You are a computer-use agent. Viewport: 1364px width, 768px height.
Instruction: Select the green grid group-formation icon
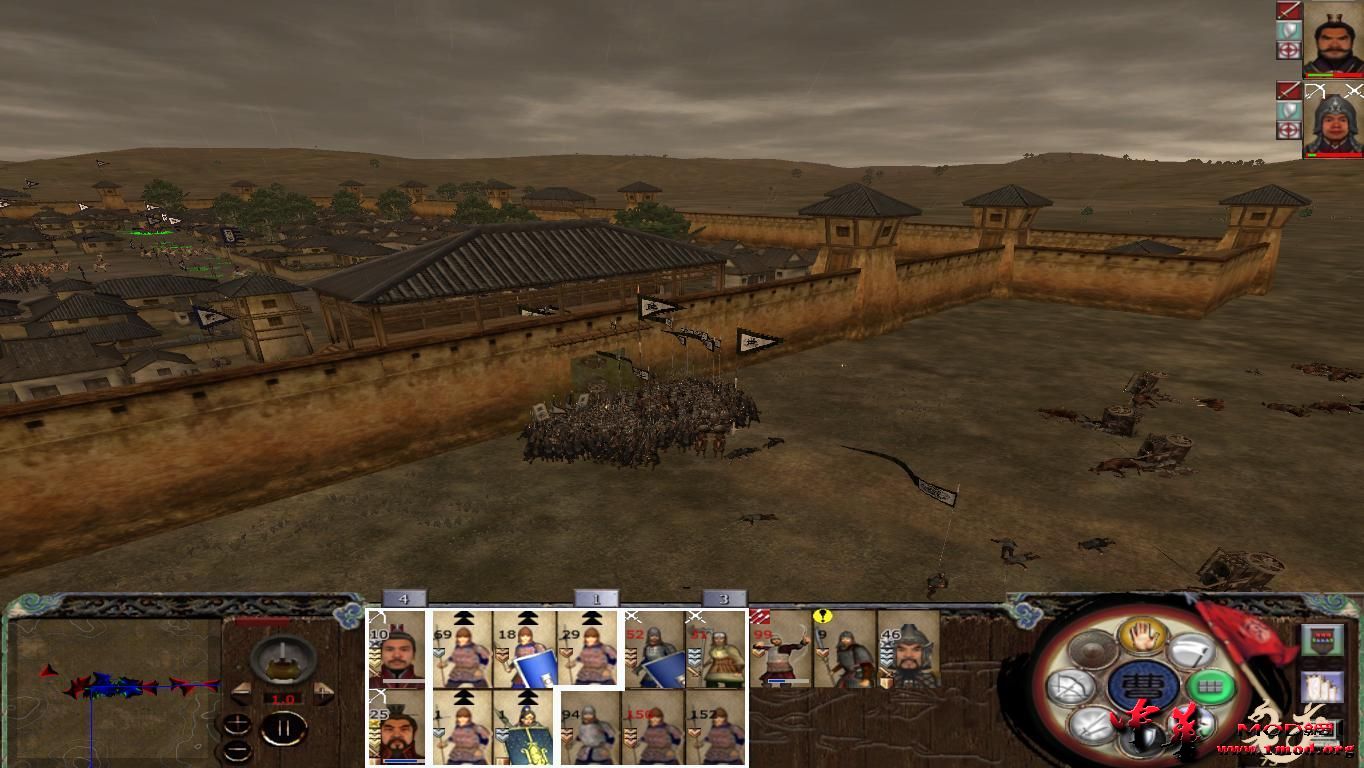coord(1210,687)
